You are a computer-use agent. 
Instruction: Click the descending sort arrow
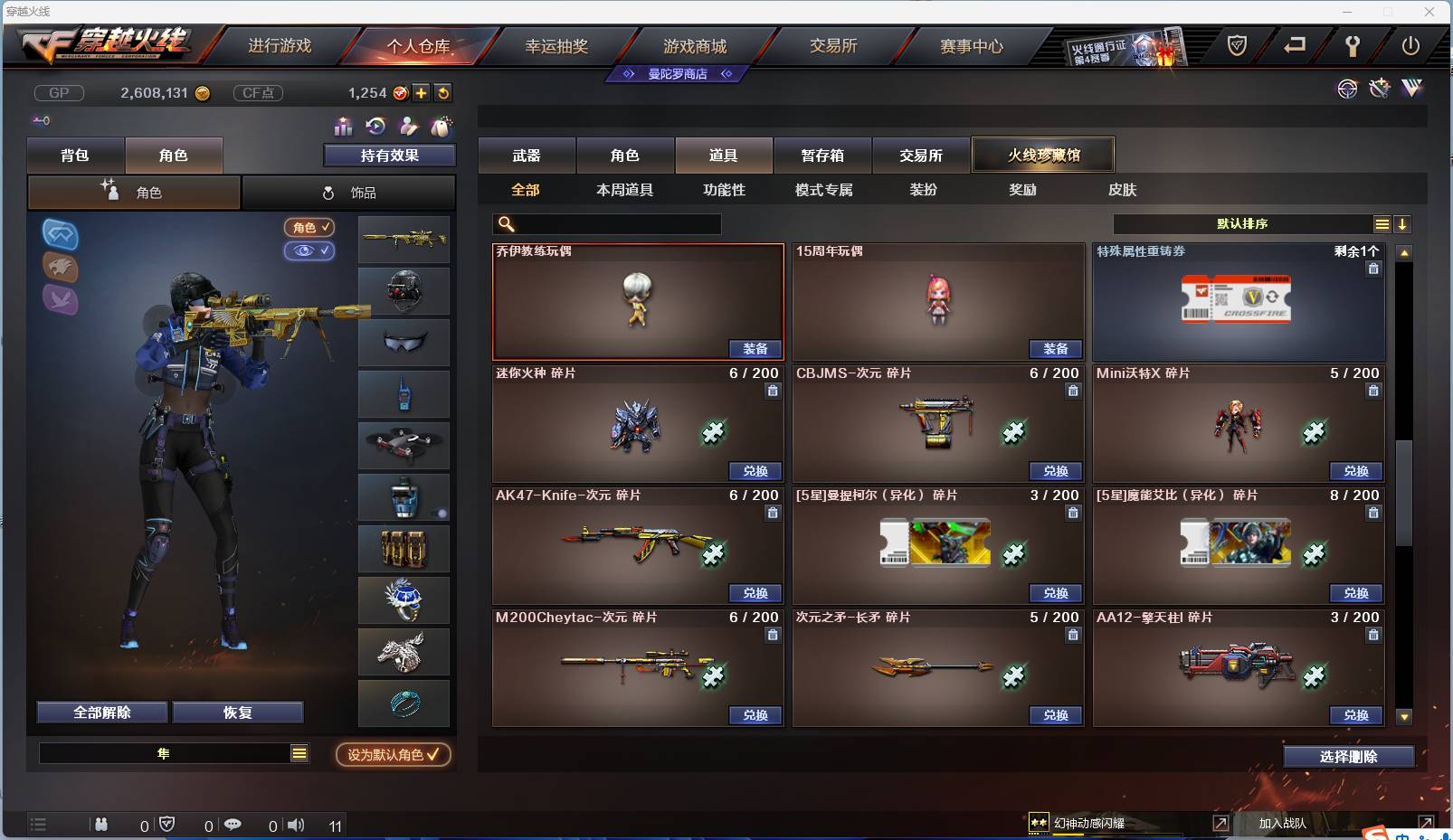point(1403,223)
